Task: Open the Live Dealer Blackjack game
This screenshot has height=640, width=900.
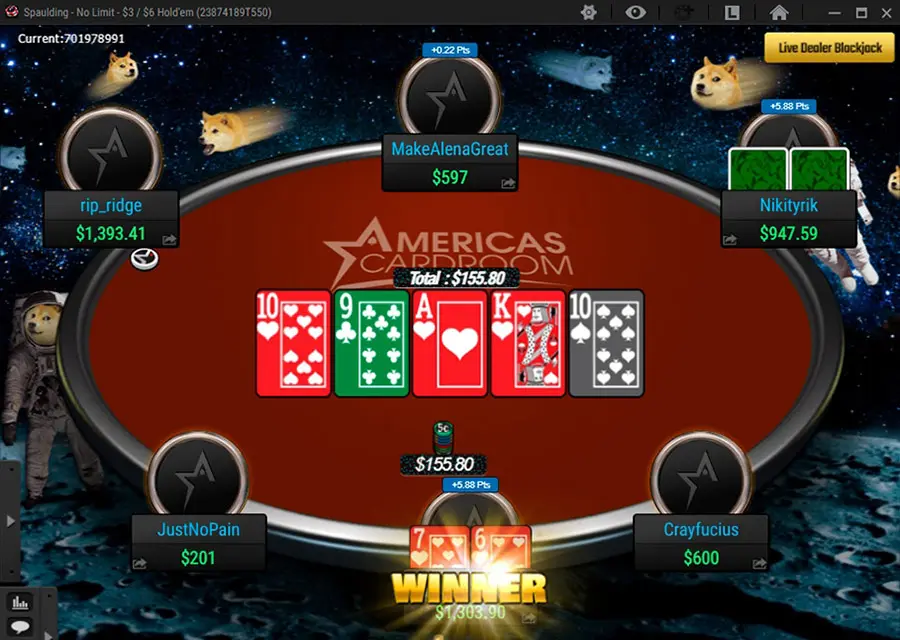Action: pyautogui.click(x=829, y=48)
